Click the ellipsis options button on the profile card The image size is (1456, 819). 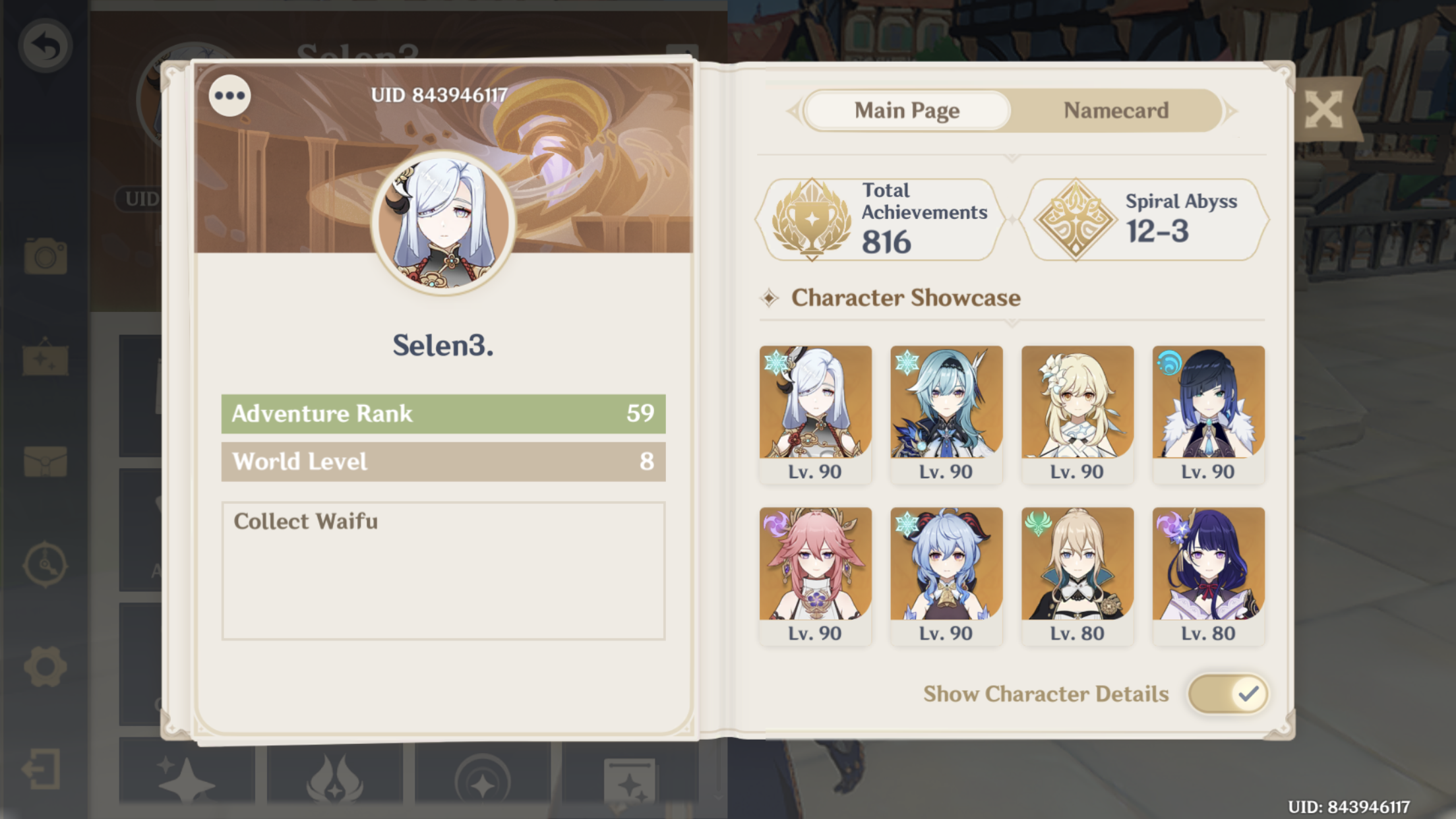click(x=229, y=95)
